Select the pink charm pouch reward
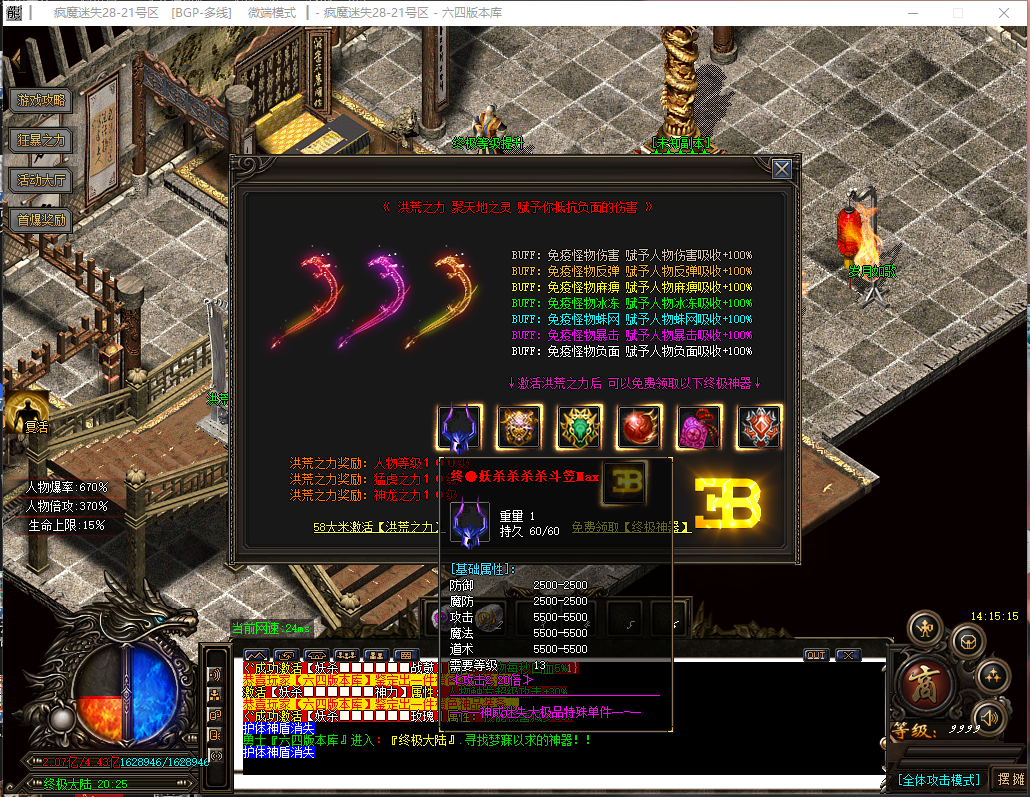 700,428
